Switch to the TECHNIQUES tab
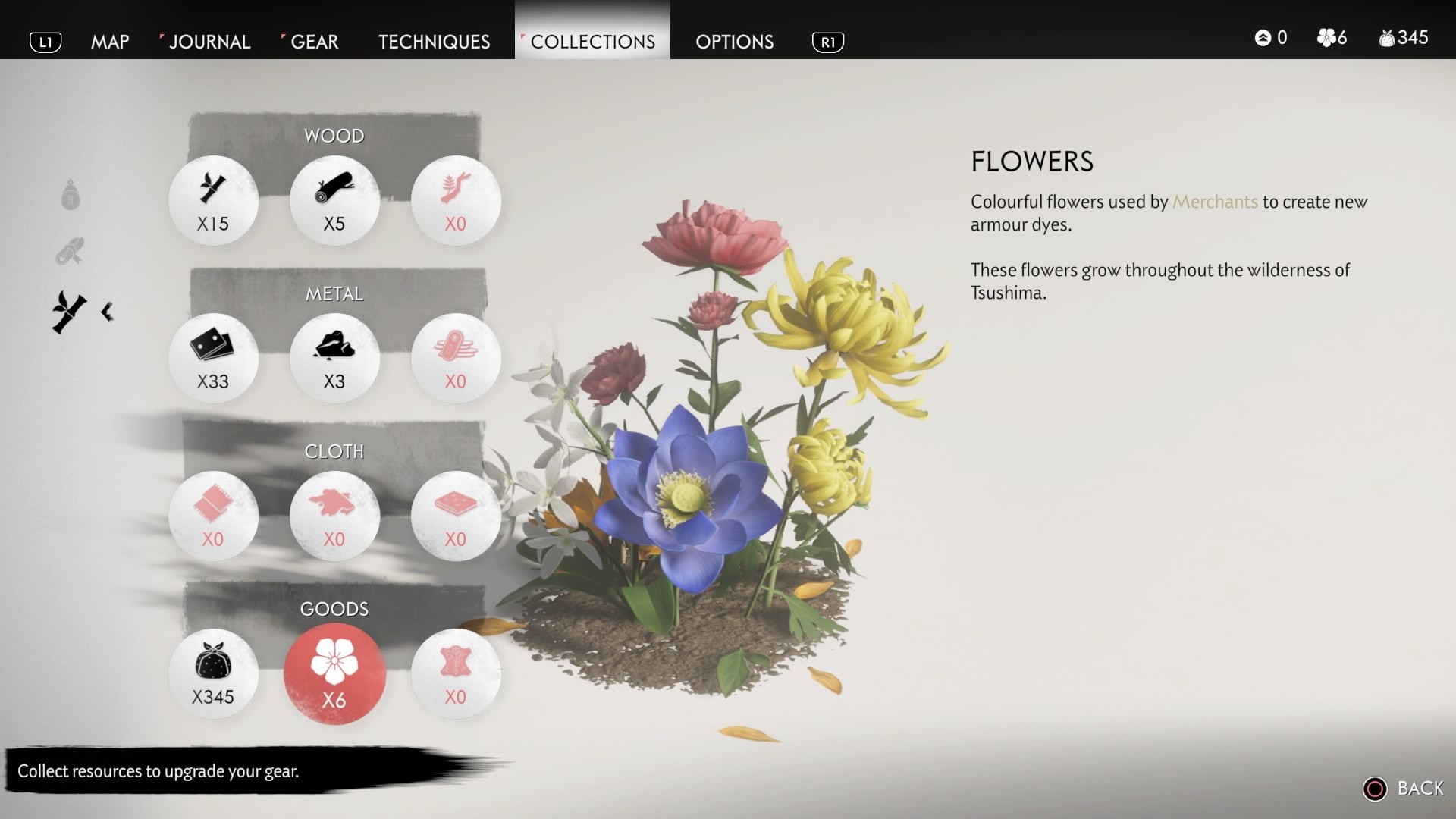 click(x=433, y=42)
